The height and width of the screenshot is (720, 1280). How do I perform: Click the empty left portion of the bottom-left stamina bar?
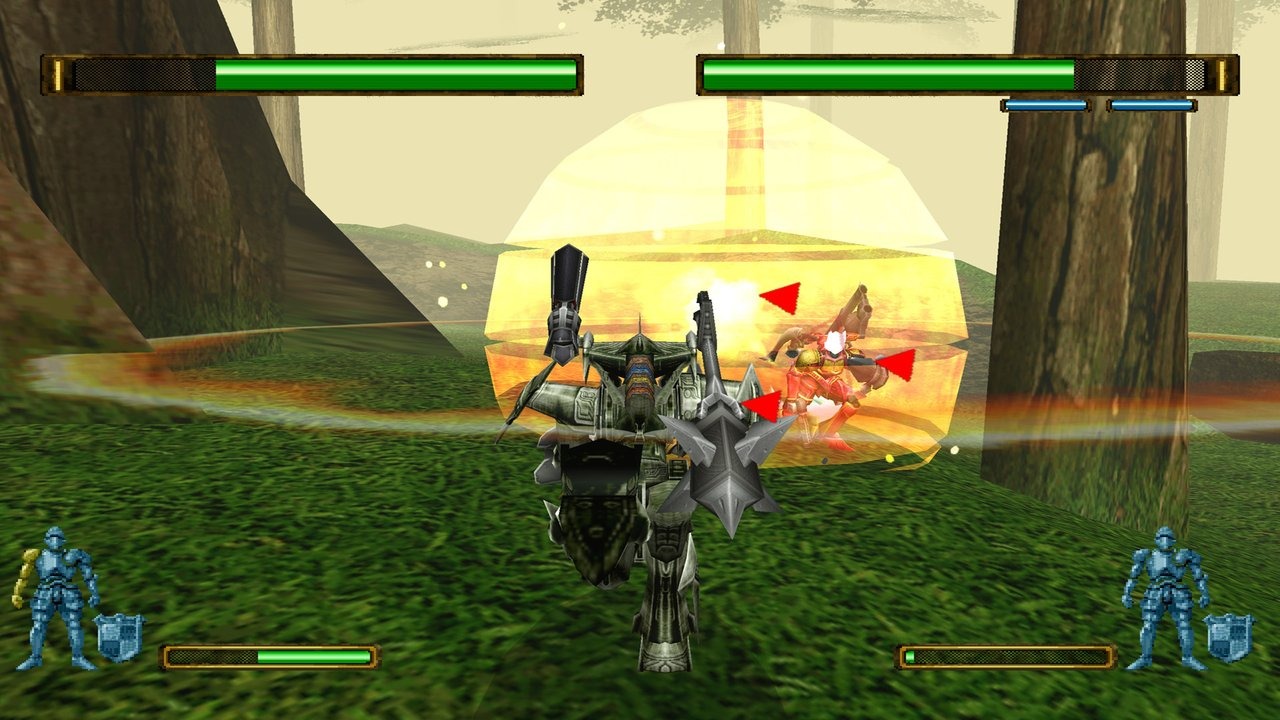(215, 658)
